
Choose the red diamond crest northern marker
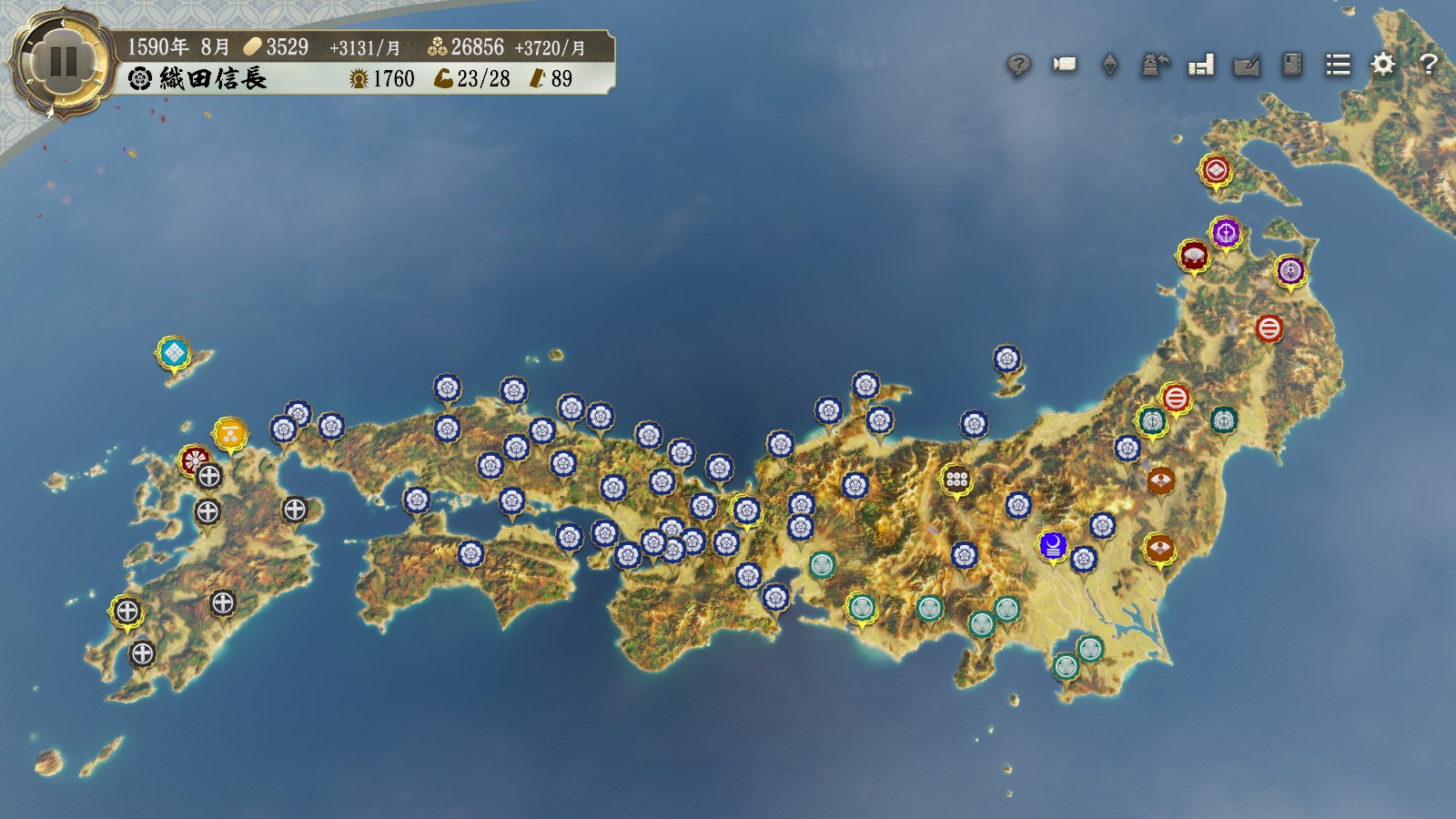[x=1216, y=170]
